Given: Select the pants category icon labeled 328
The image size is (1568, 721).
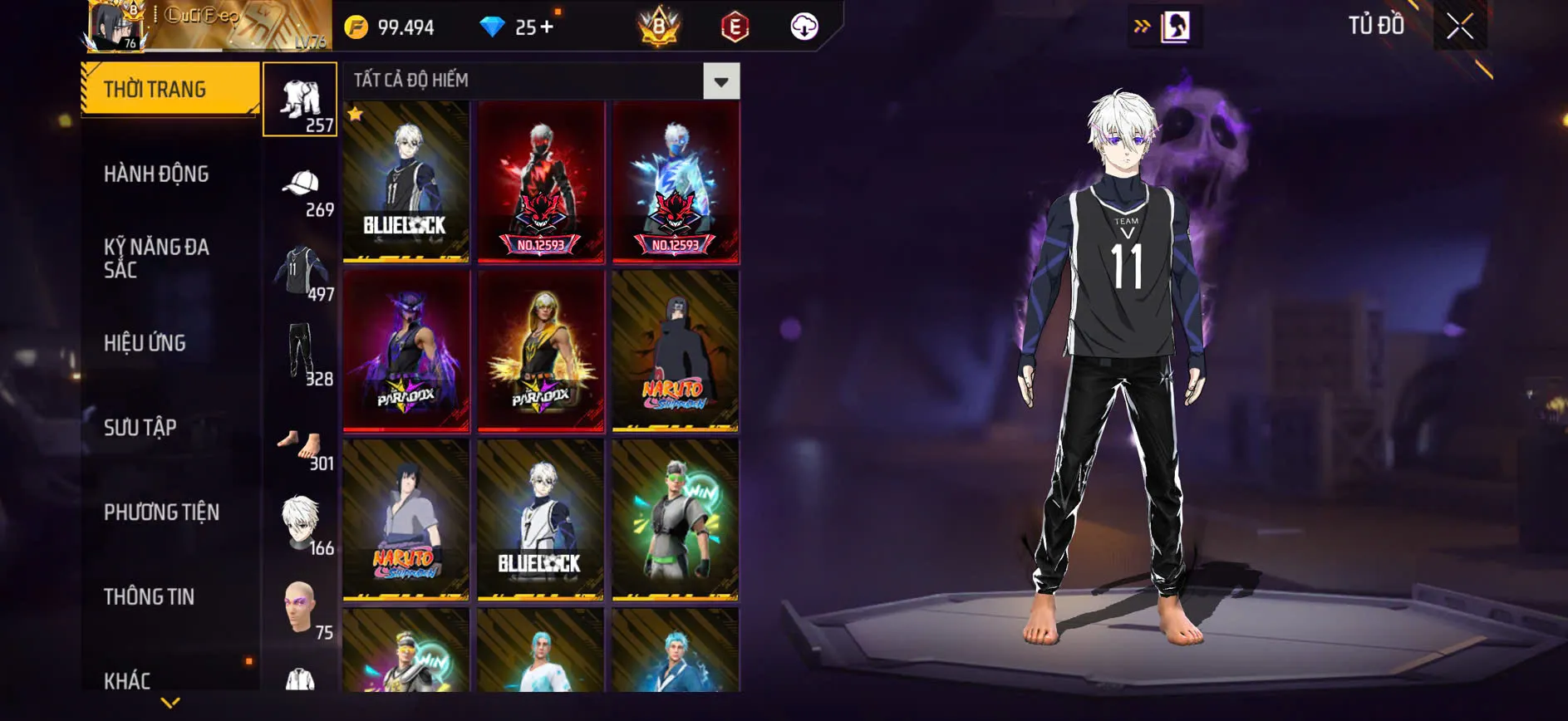Looking at the screenshot, I should pos(301,352).
